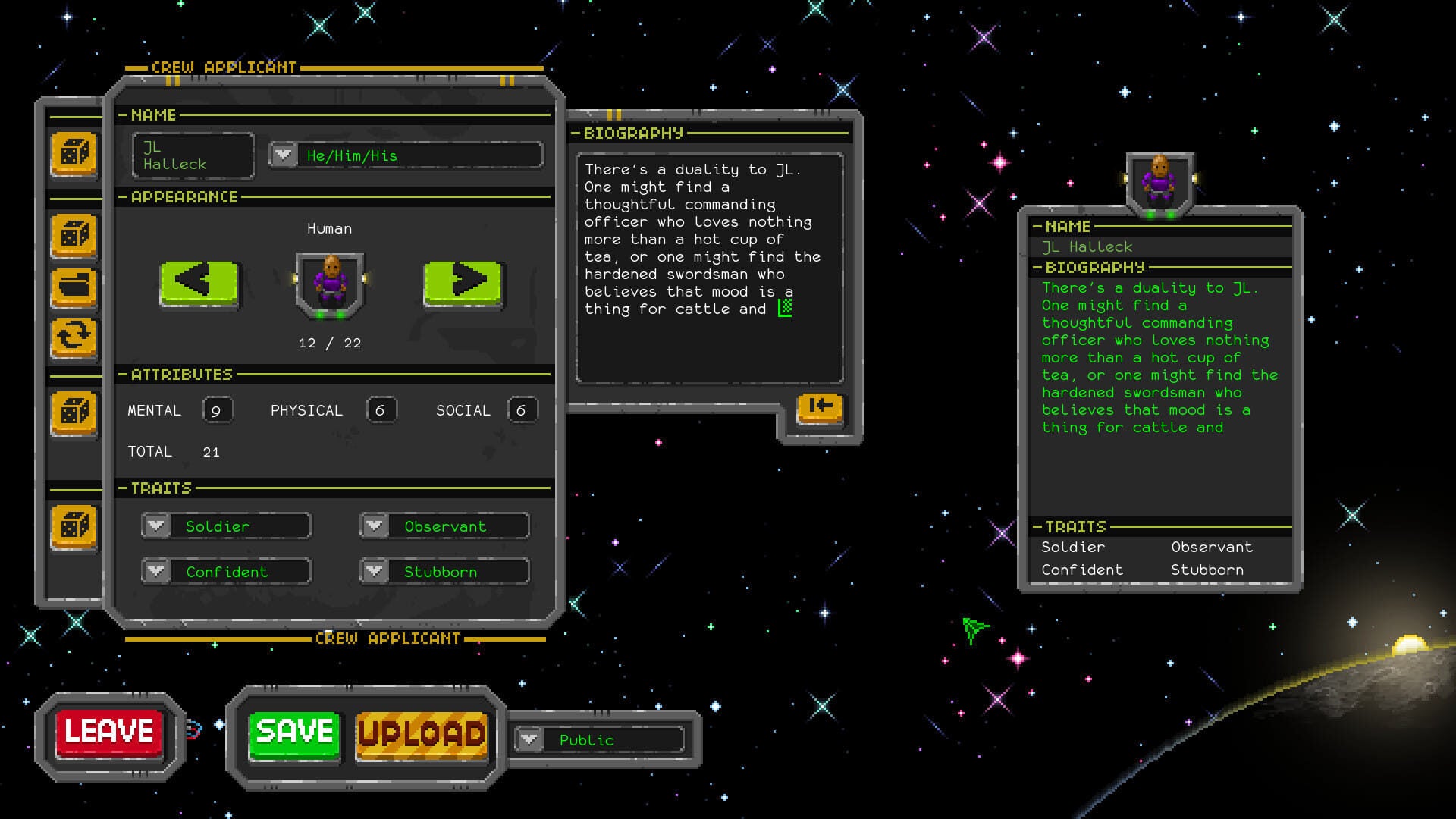Collapse the biography panel with arrow button
This screenshot has width=1456, height=819.
(x=820, y=406)
